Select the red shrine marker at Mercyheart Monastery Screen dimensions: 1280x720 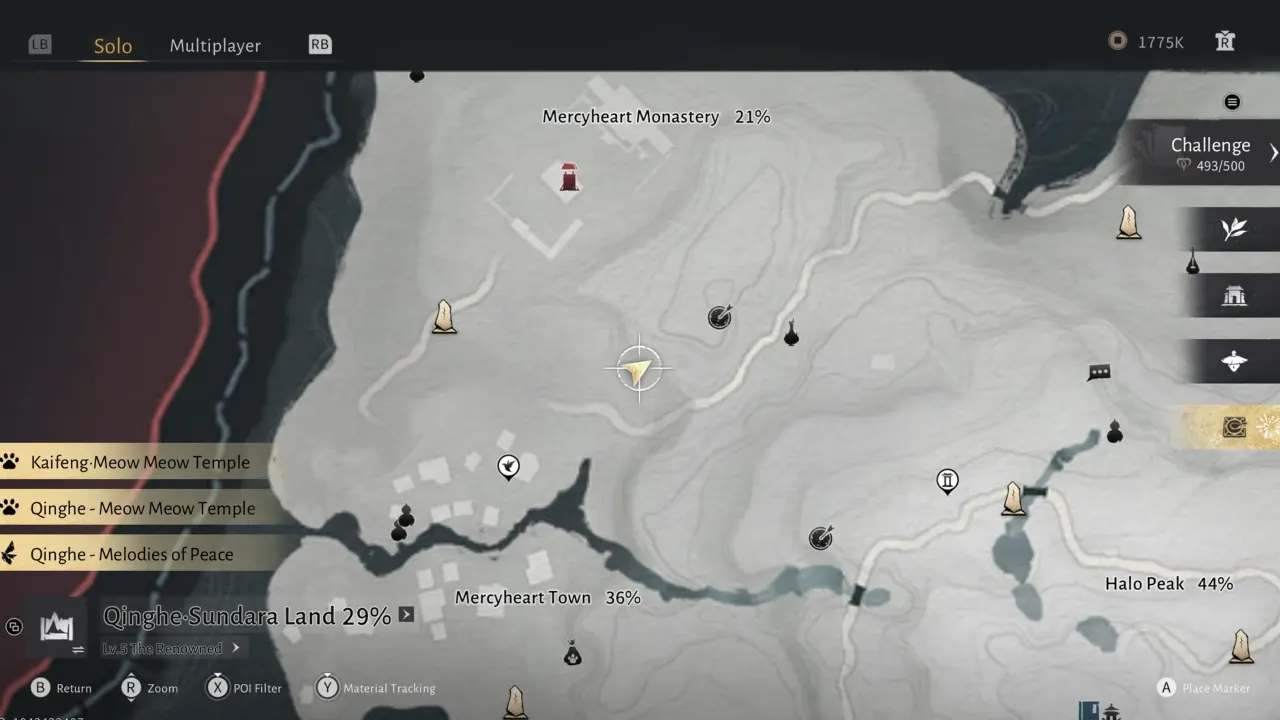pyautogui.click(x=569, y=177)
